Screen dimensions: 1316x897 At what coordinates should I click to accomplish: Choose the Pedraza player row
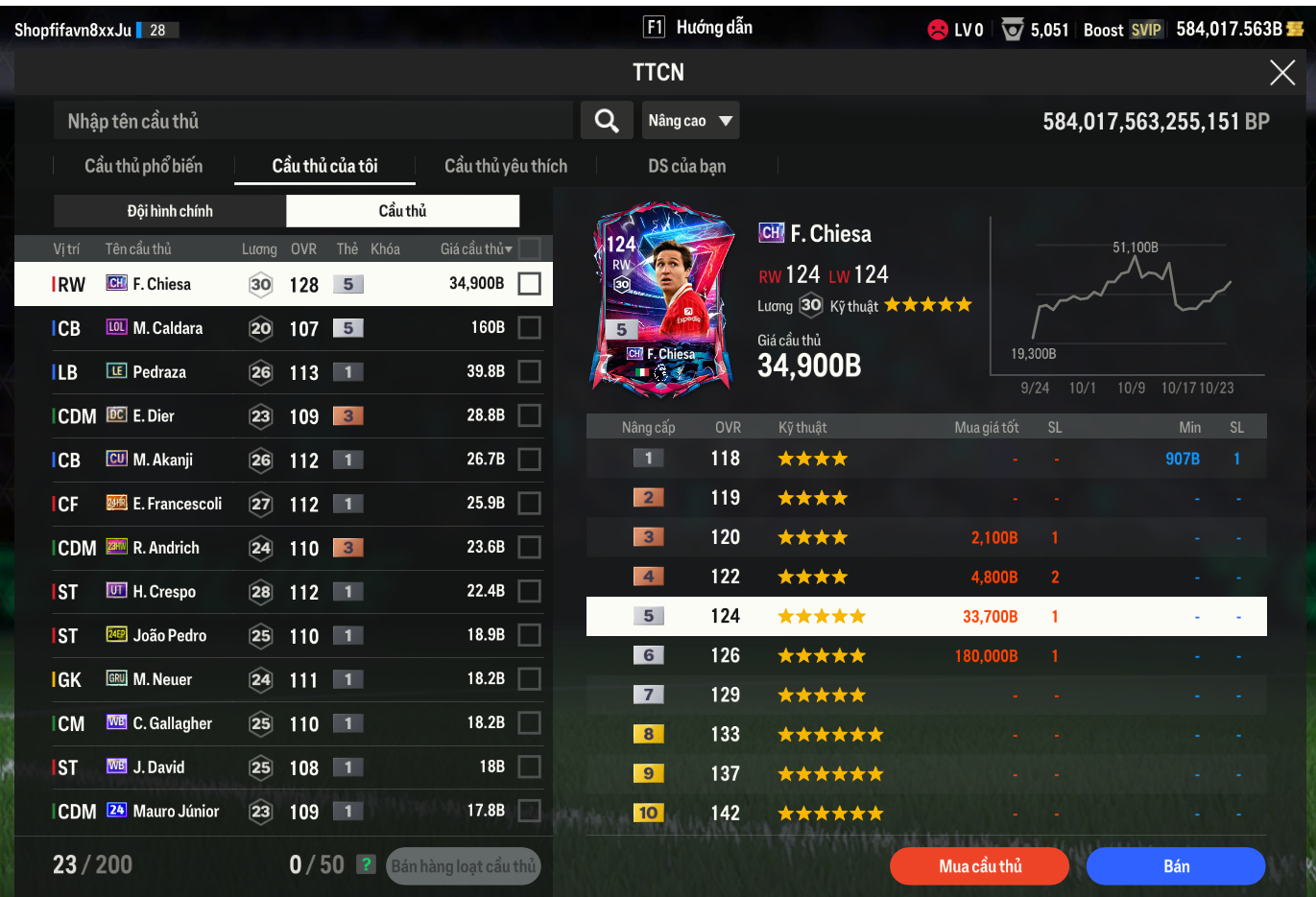[159, 372]
